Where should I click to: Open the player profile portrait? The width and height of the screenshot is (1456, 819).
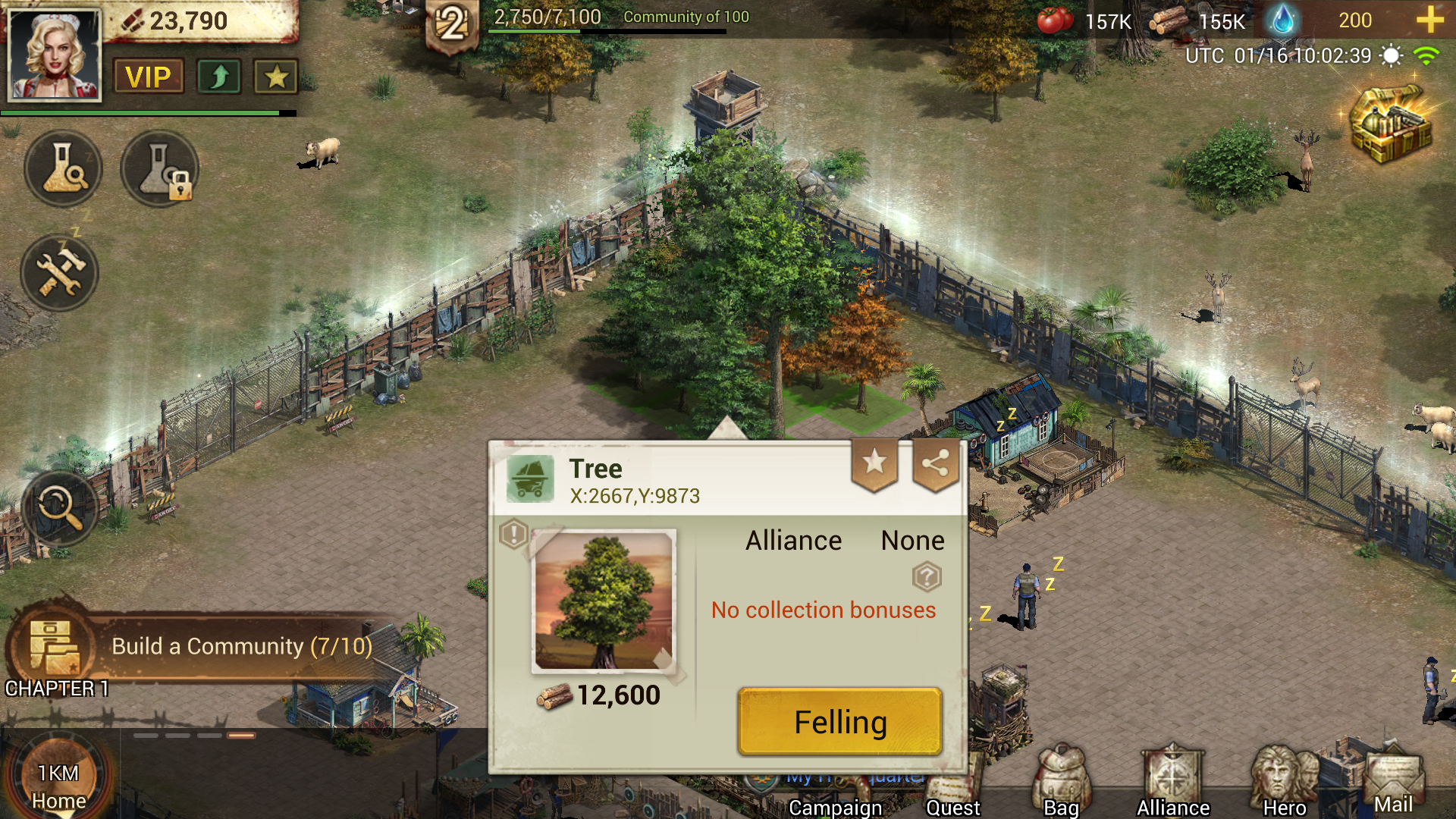point(54,55)
